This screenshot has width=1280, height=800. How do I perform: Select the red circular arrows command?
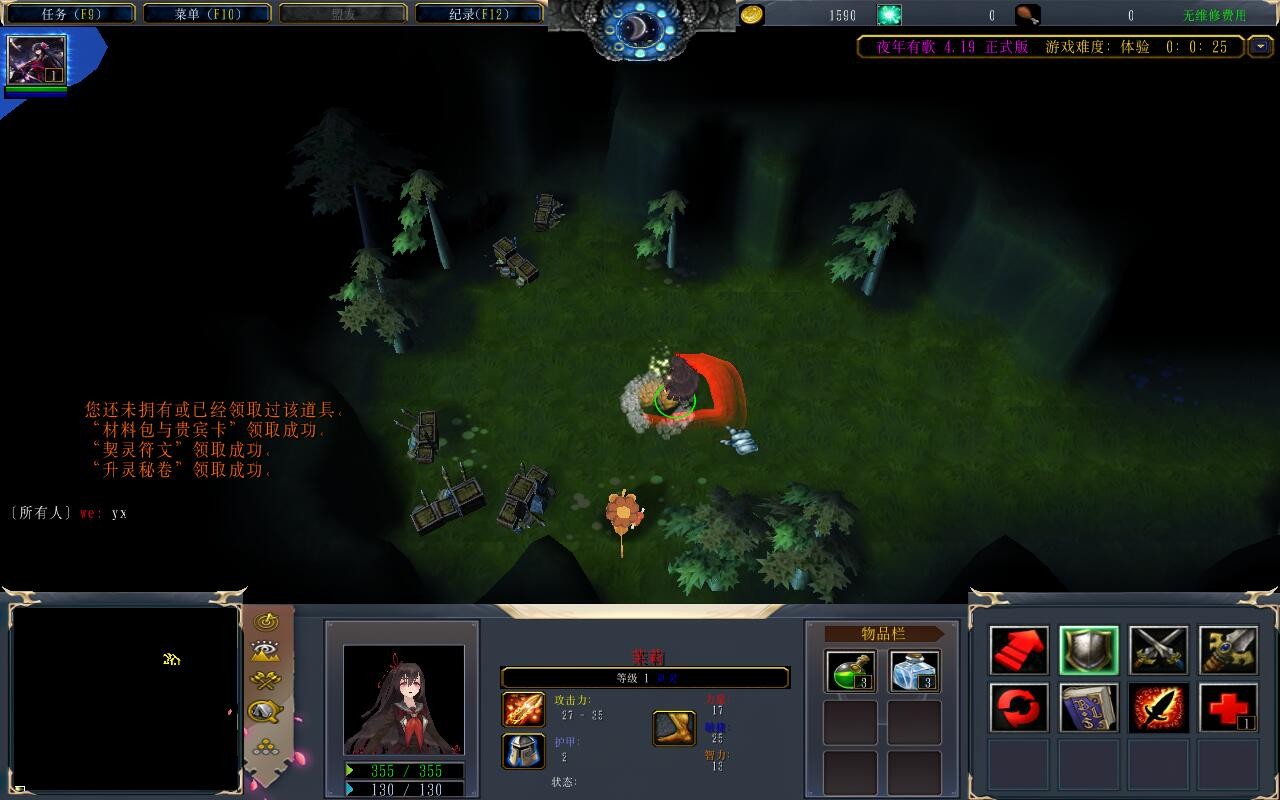[x=1019, y=708]
